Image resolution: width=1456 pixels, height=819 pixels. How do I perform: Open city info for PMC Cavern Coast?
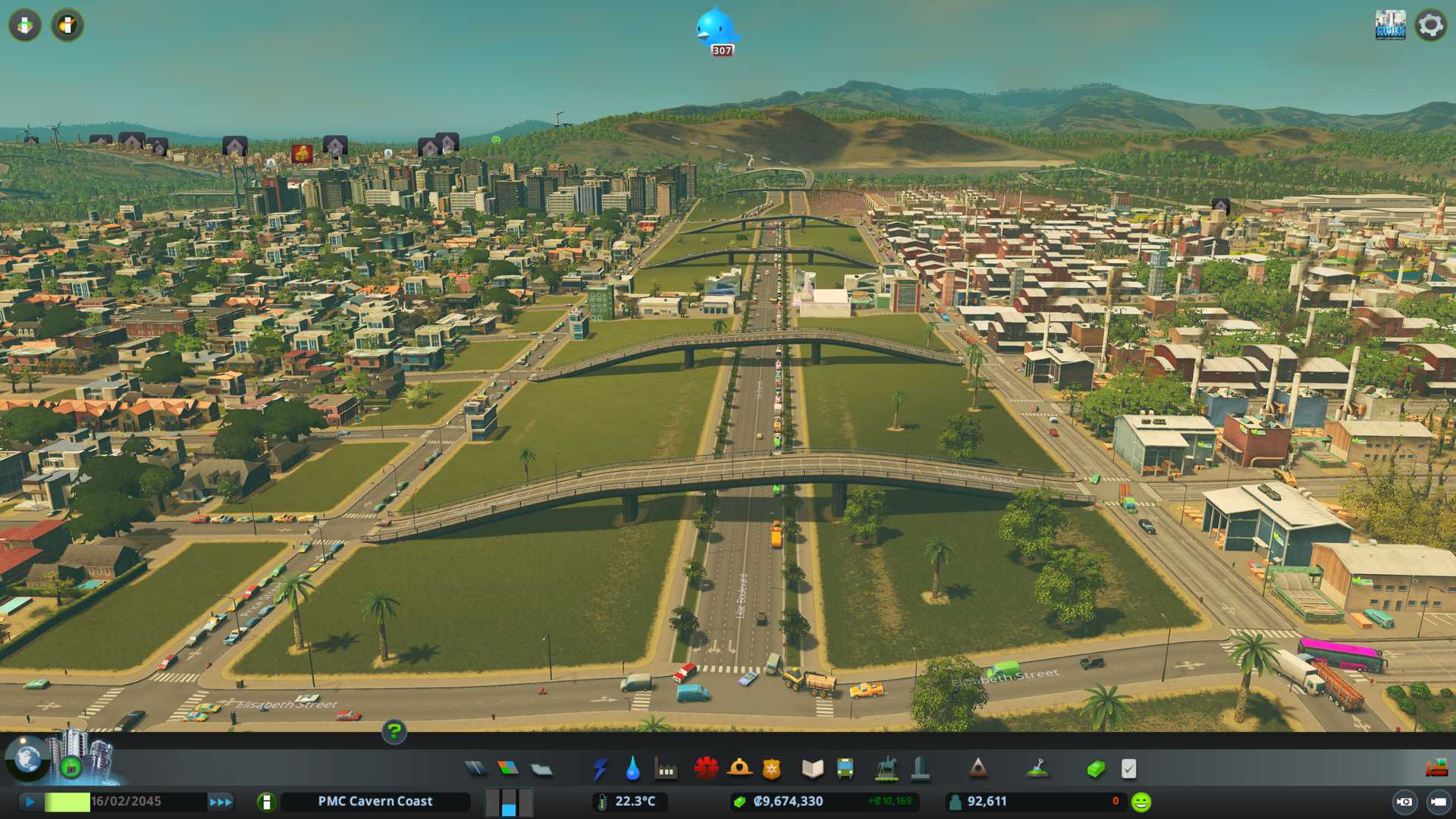(375, 802)
